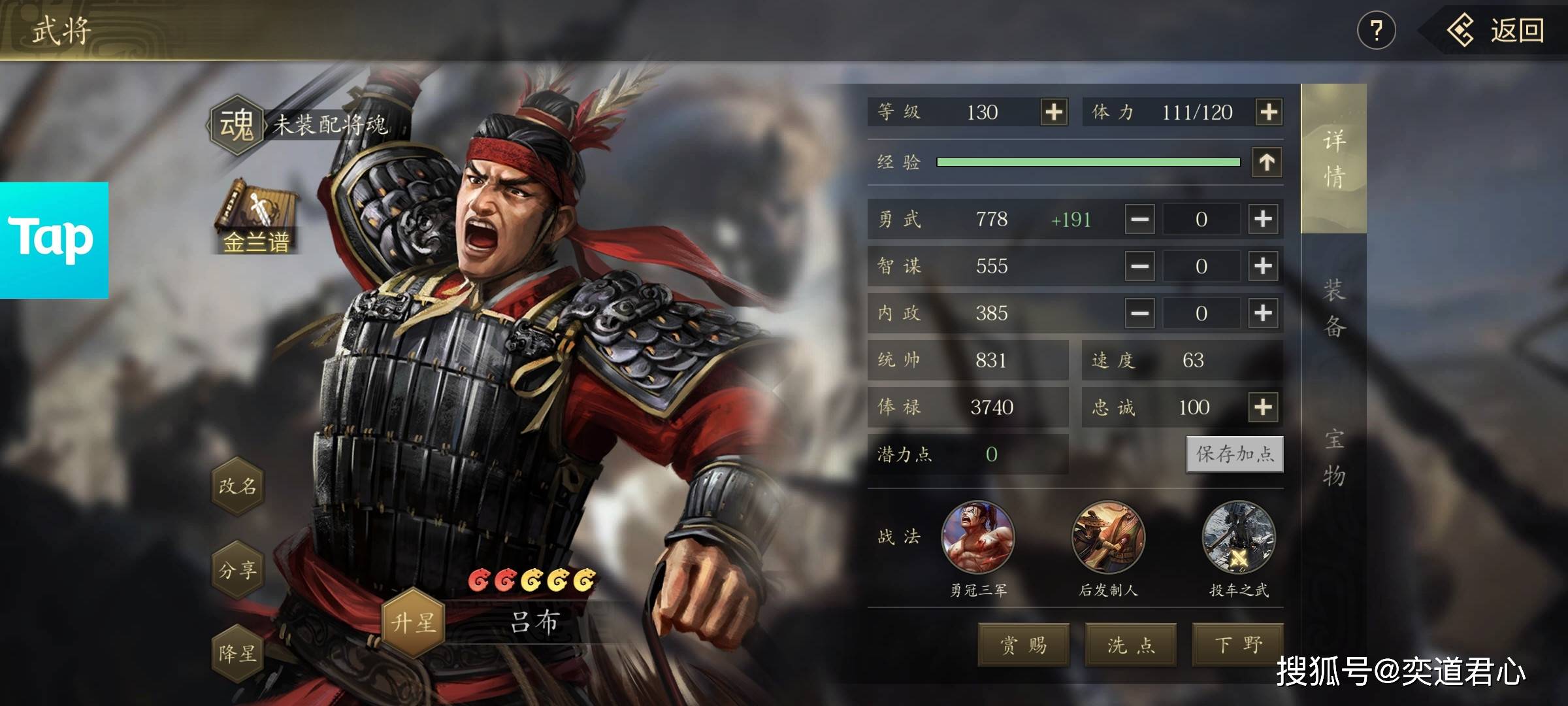This screenshot has height=706, width=1568.
Task: Save points with 保存加点 button
Action: point(1235,454)
